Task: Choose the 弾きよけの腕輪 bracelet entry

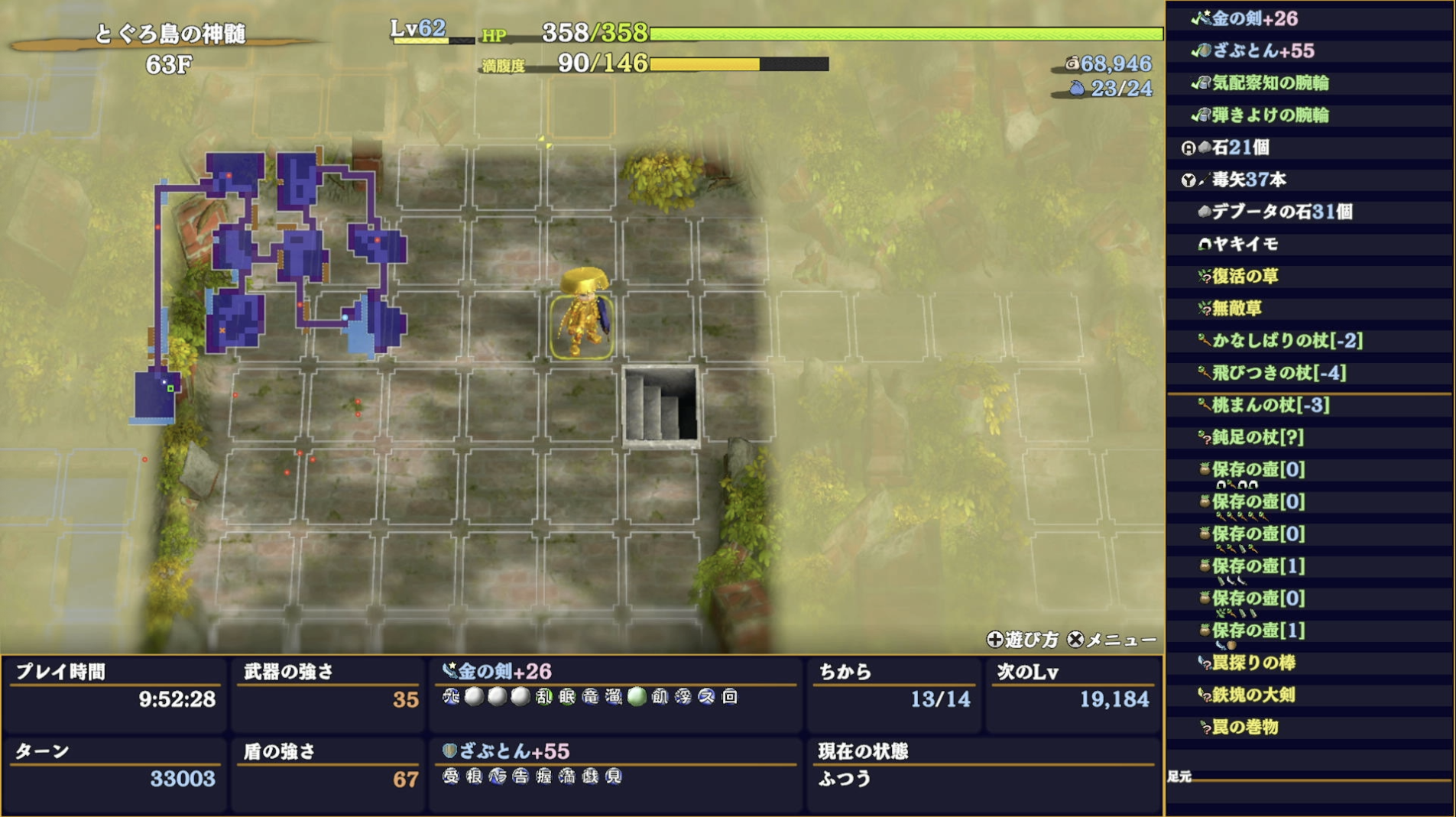Action: 1270,115
